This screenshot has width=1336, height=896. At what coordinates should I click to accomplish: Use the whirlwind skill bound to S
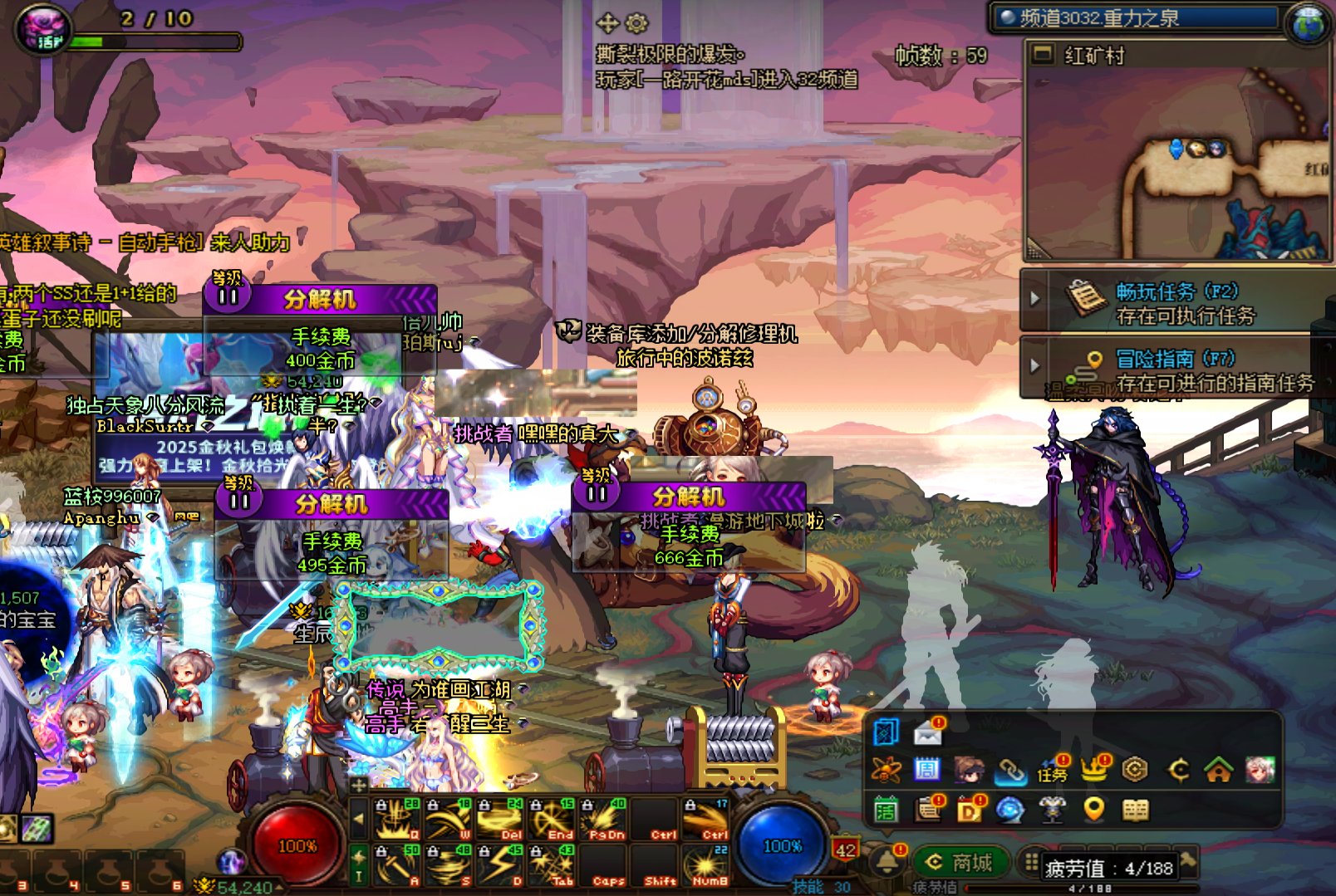coord(450,865)
